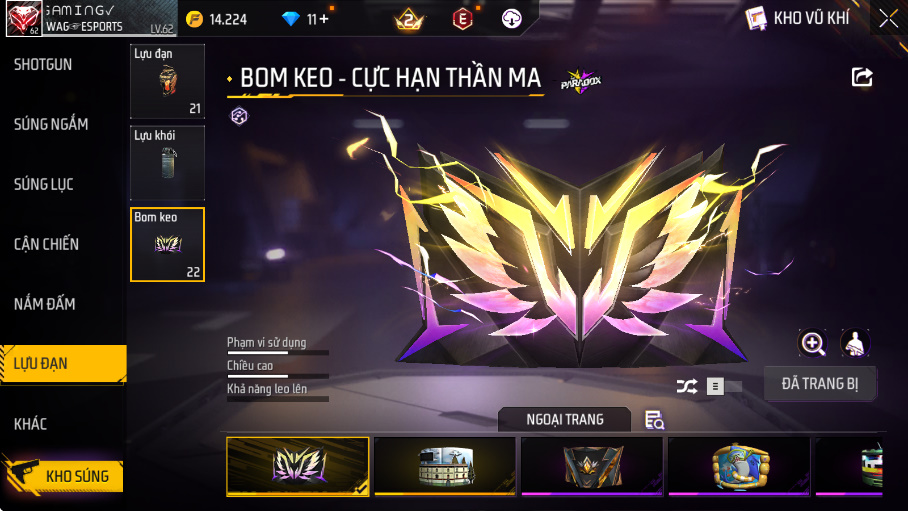Select the SHOTGUN weapon category
The height and width of the screenshot is (511, 908).
43,65
